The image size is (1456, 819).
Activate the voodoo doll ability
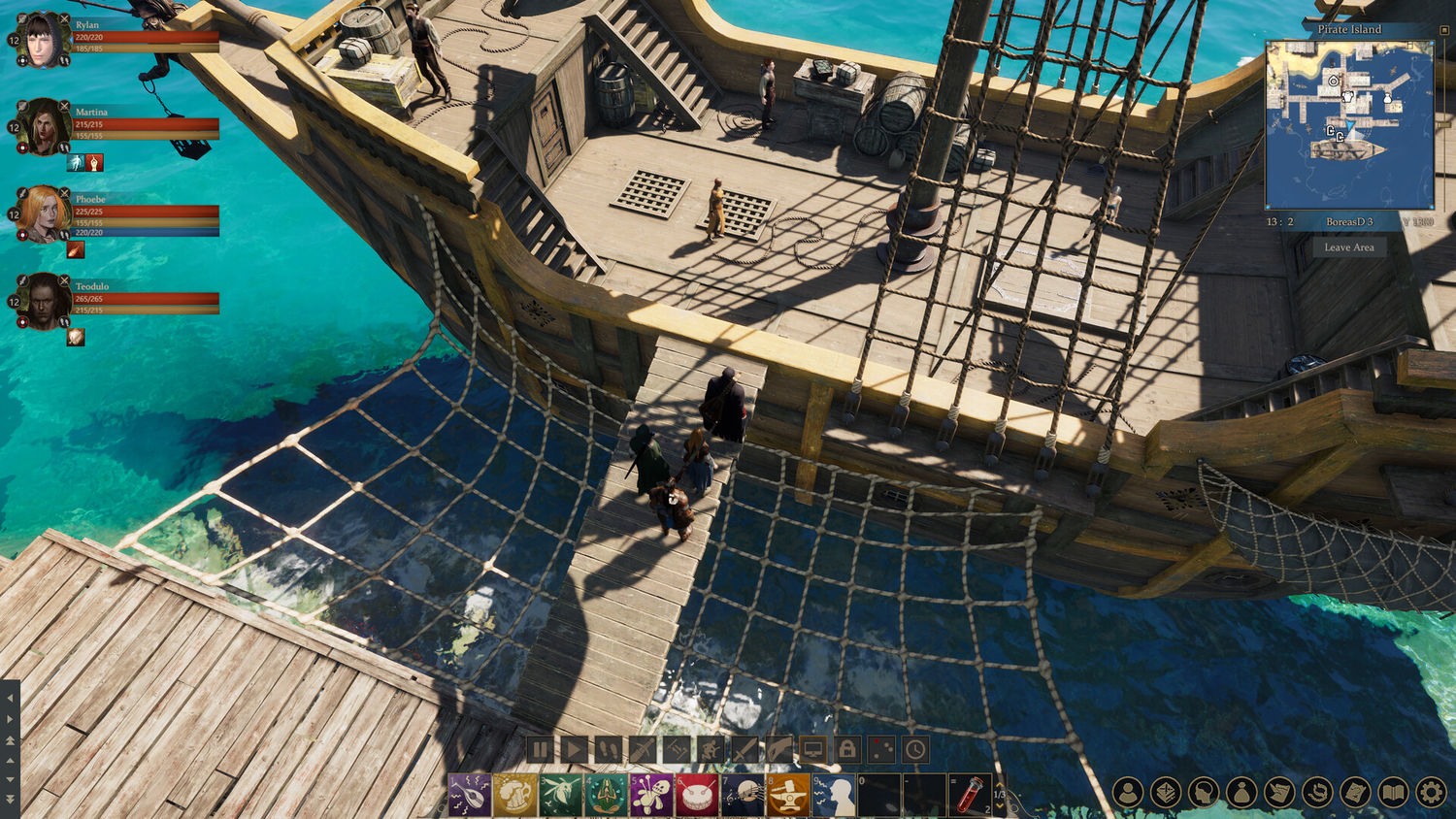pos(651,796)
